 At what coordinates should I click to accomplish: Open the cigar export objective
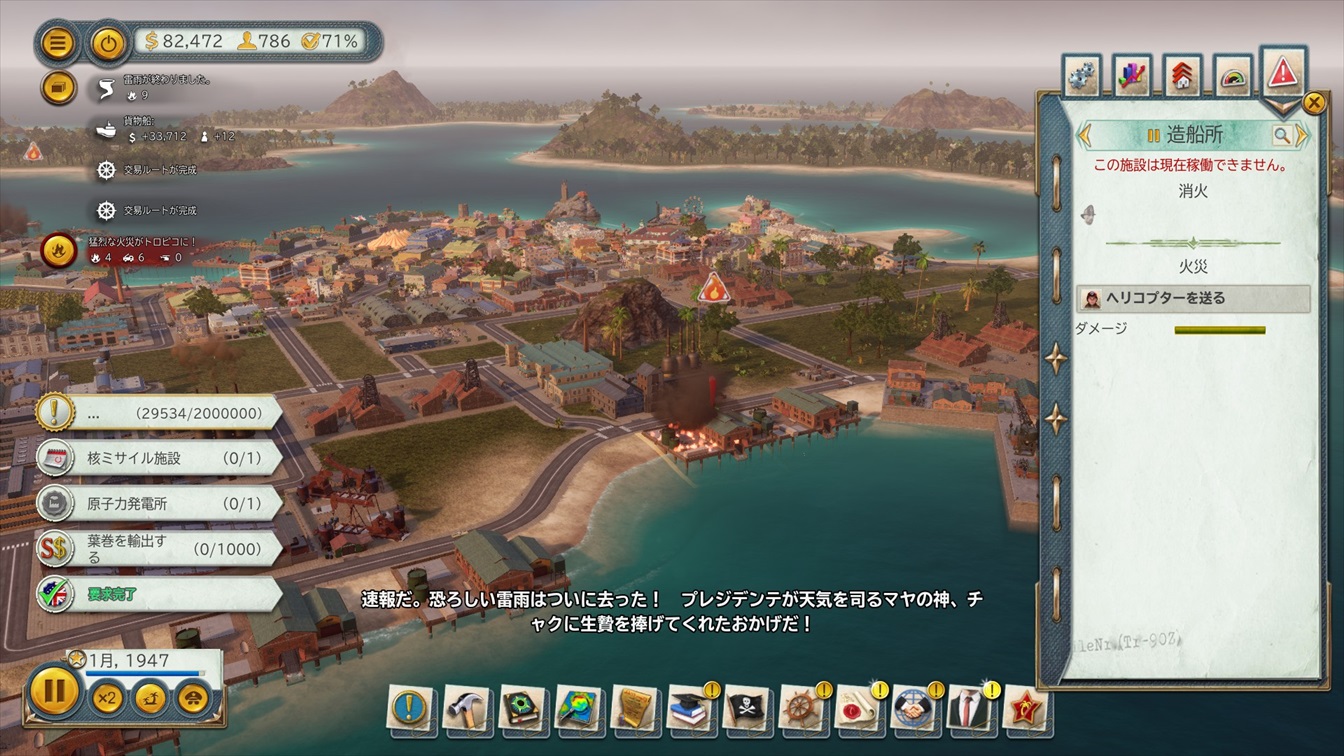159,548
